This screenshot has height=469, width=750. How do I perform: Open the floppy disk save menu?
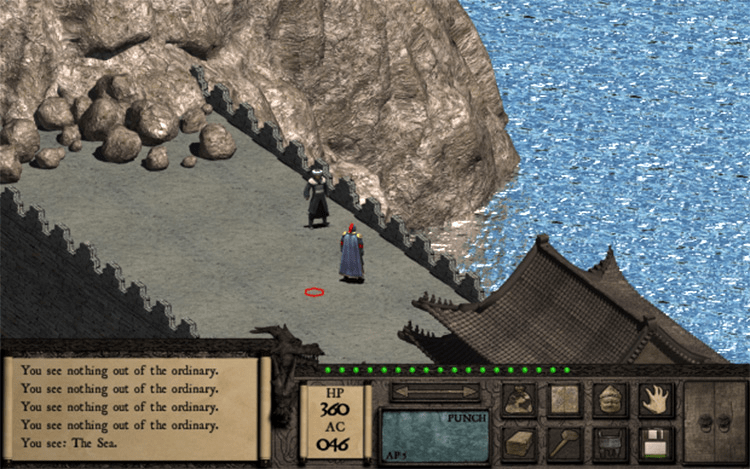656,443
